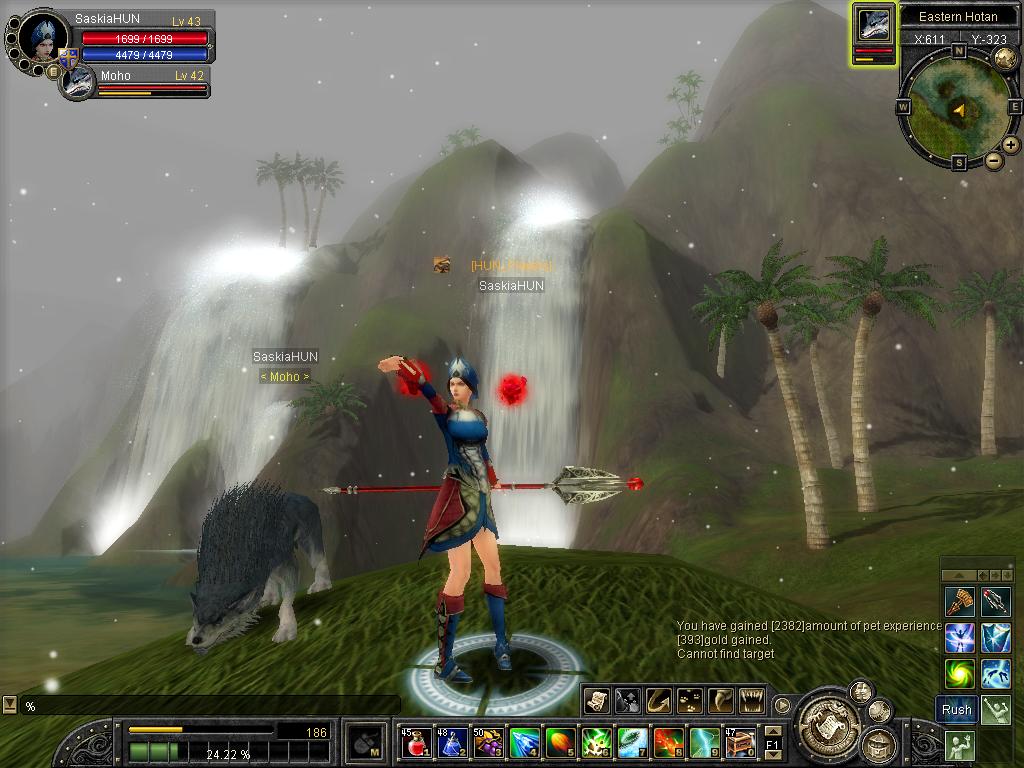Click the circular minimap
Image resolution: width=1024 pixels, height=768 pixels.
pos(958,108)
